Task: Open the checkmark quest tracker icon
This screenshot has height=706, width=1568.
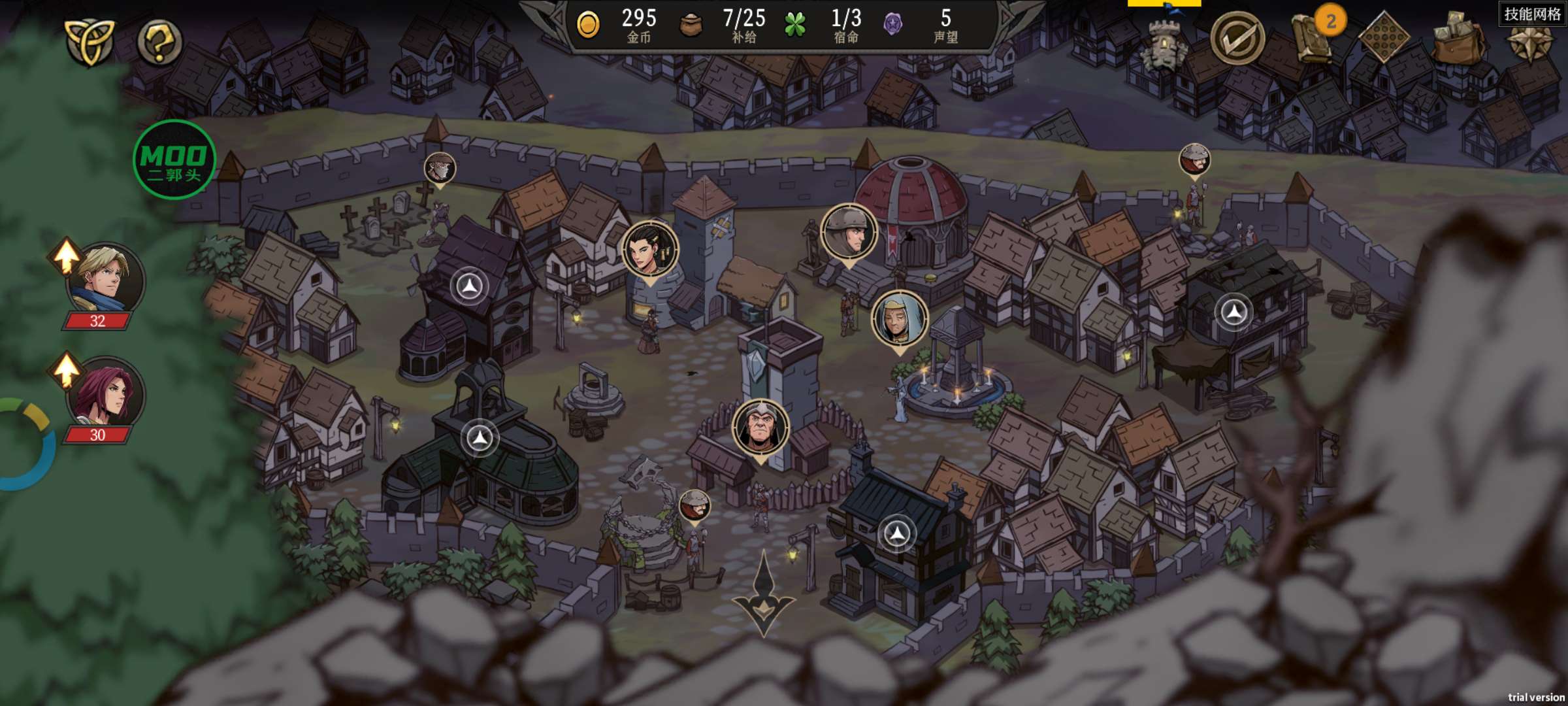Action: (1237, 39)
